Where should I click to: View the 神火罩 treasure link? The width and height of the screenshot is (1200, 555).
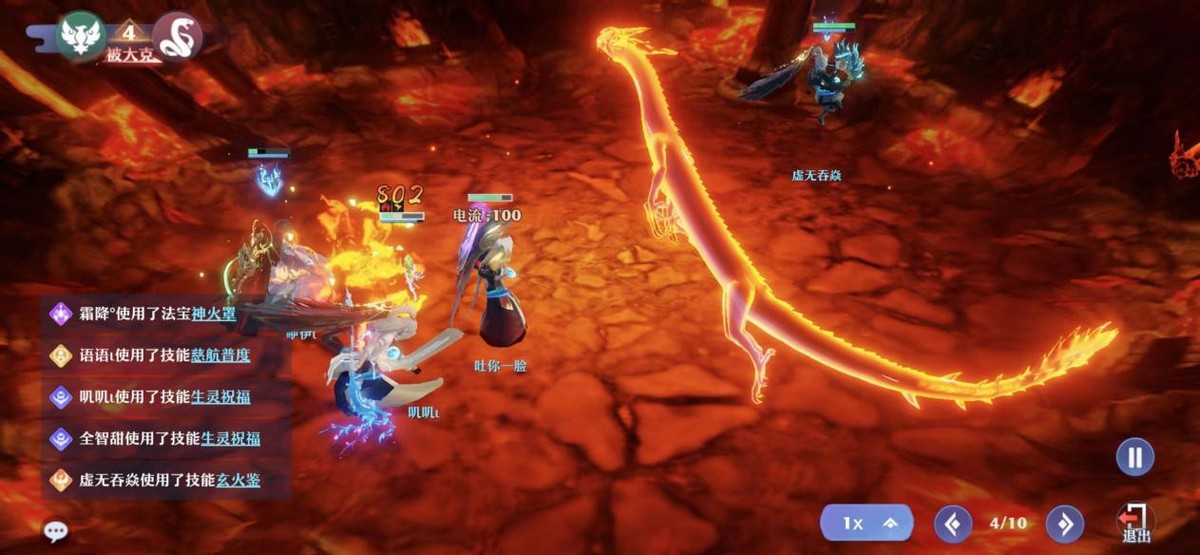tap(218, 314)
